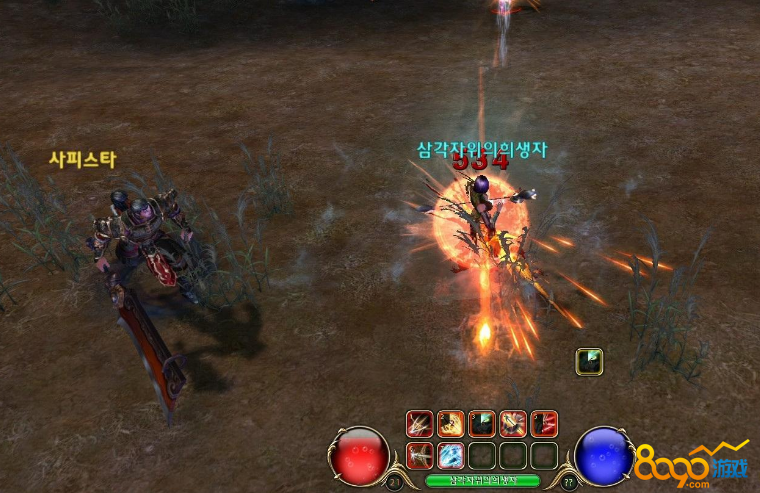Activate the white claw slash skill in slot 1

(x=420, y=424)
